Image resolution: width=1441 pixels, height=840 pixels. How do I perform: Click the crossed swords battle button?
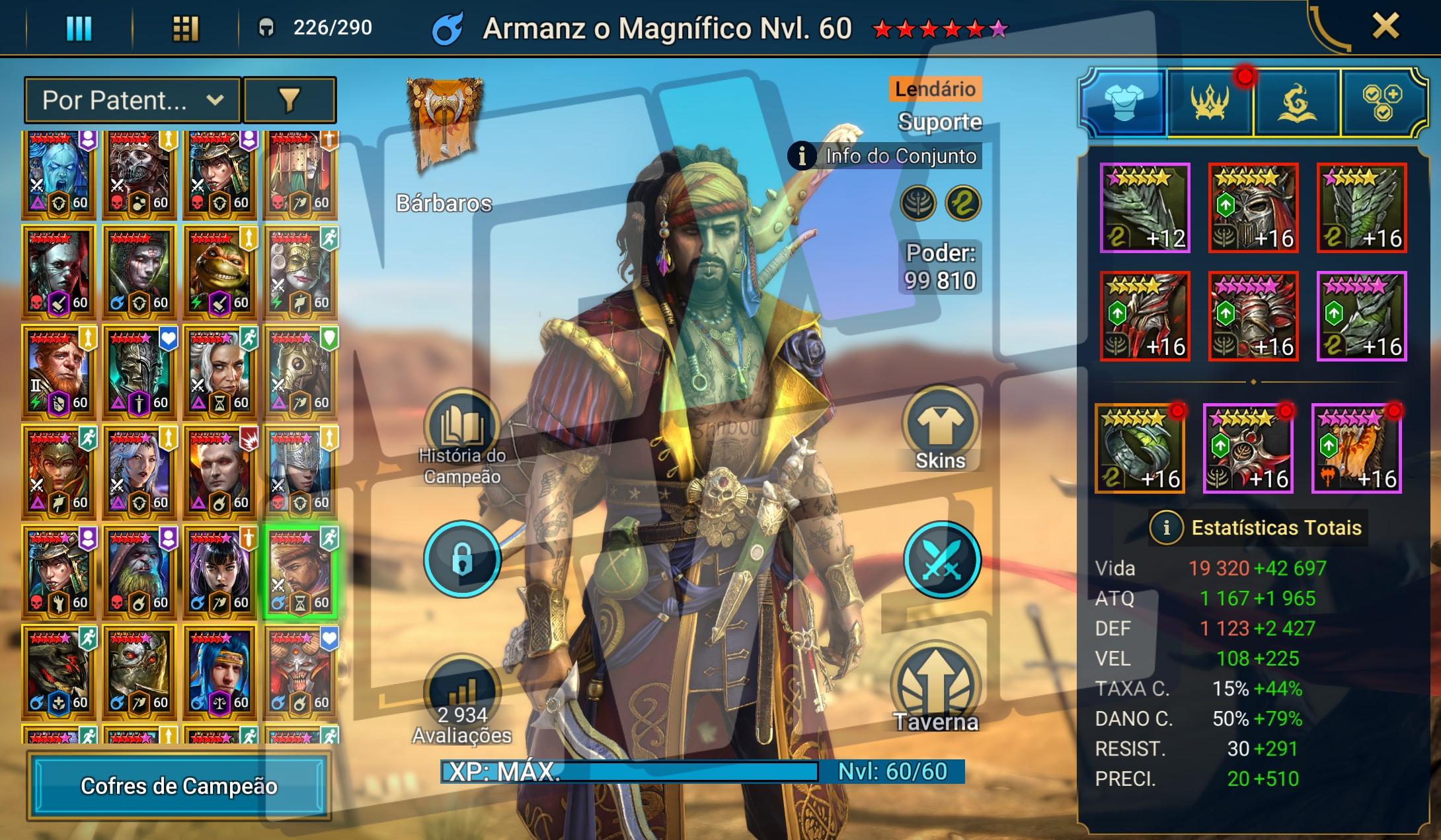[941, 560]
